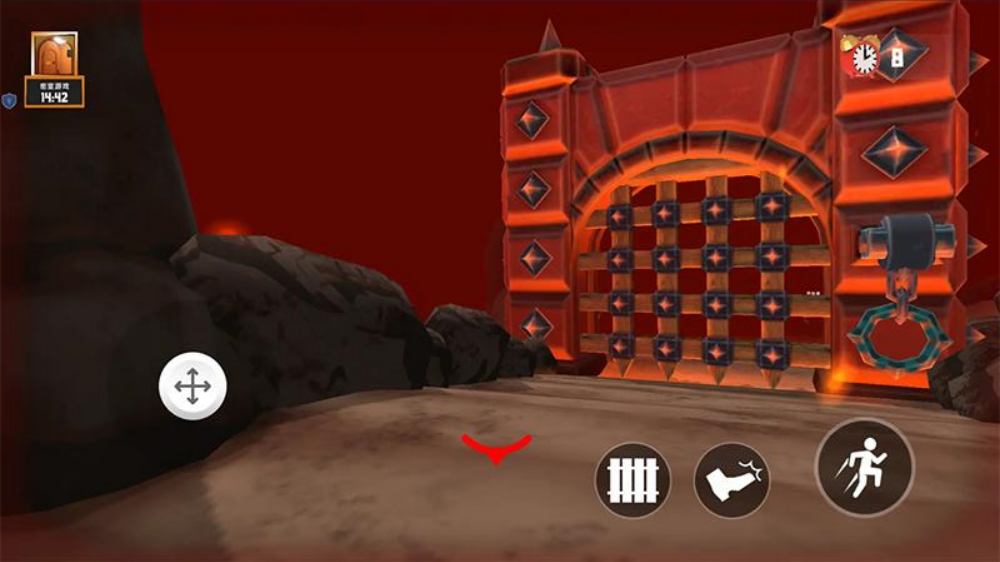The image size is (1000, 562).
Task: Activate the kick action button
Action: coord(732,480)
